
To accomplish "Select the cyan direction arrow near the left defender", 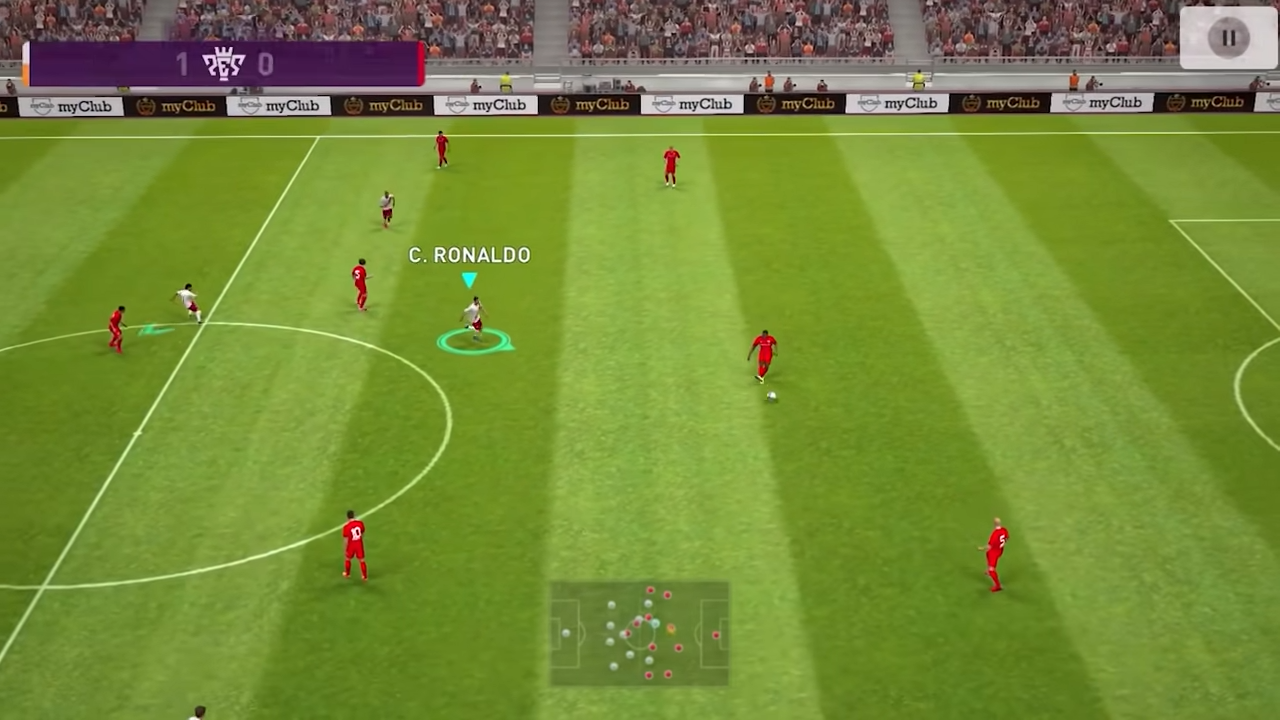I will [152, 328].
